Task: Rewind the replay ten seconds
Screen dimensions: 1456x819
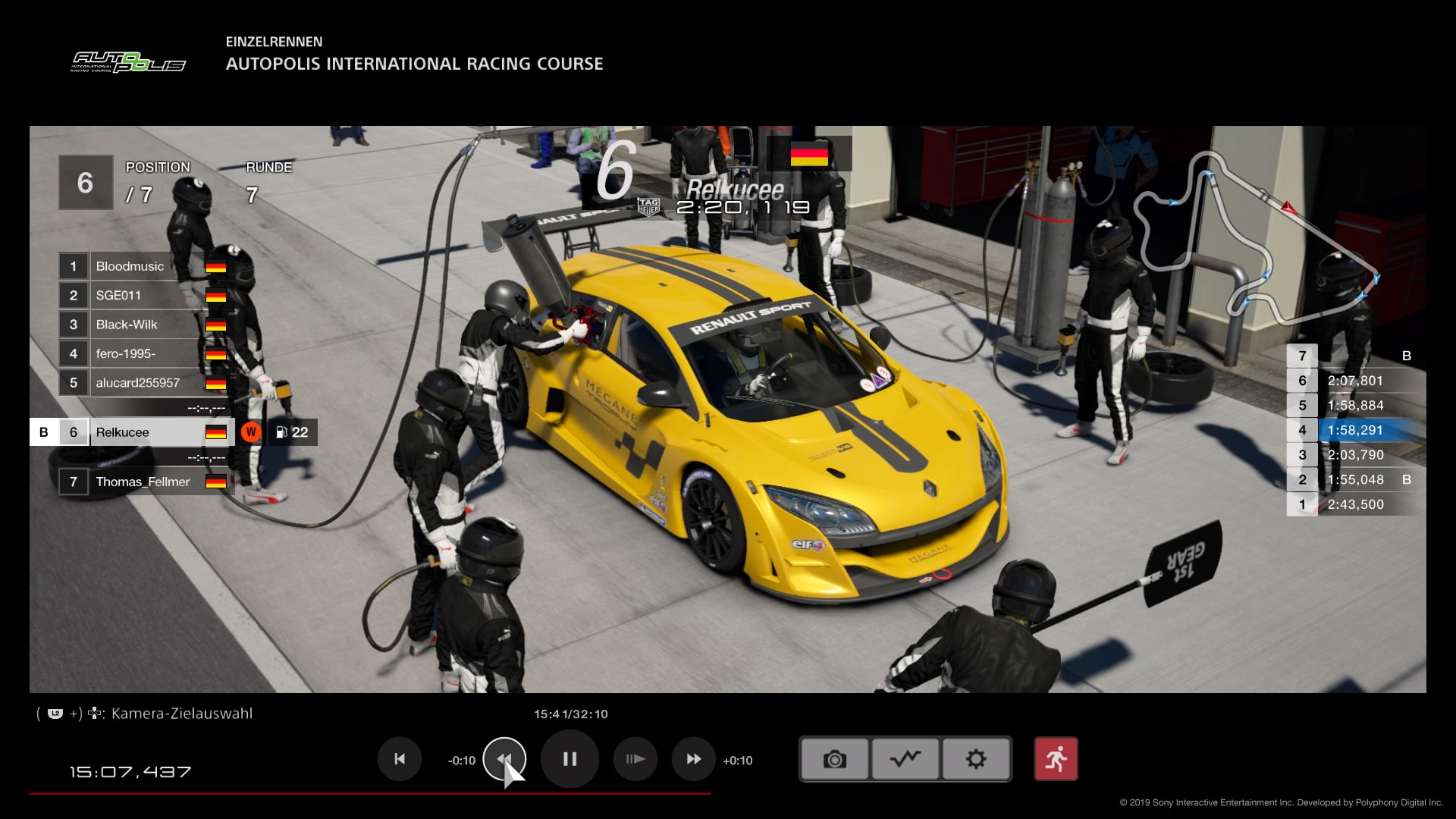Action: click(x=504, y=759)
